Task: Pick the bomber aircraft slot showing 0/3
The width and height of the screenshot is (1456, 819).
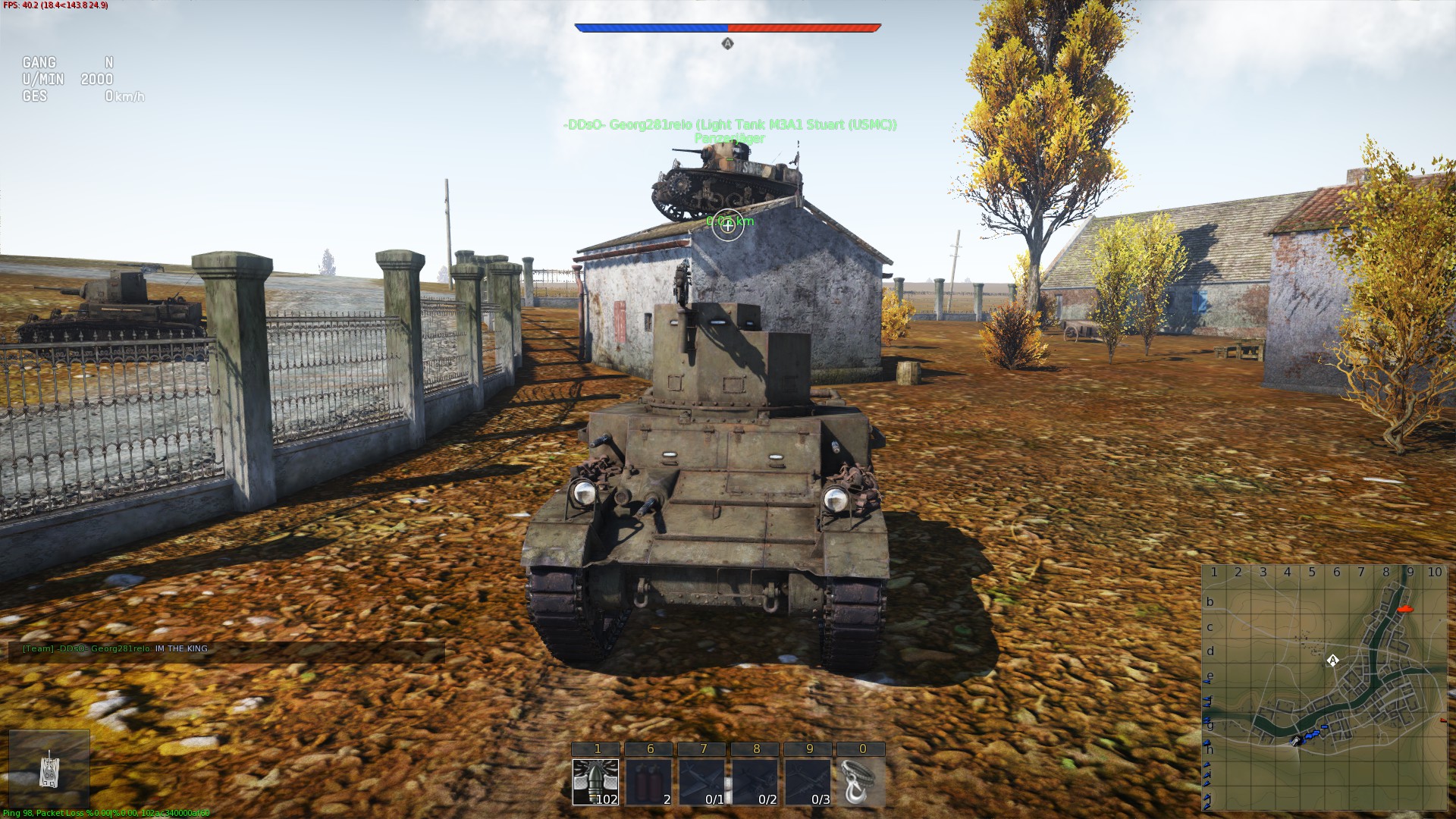Action: pos(808,781)
